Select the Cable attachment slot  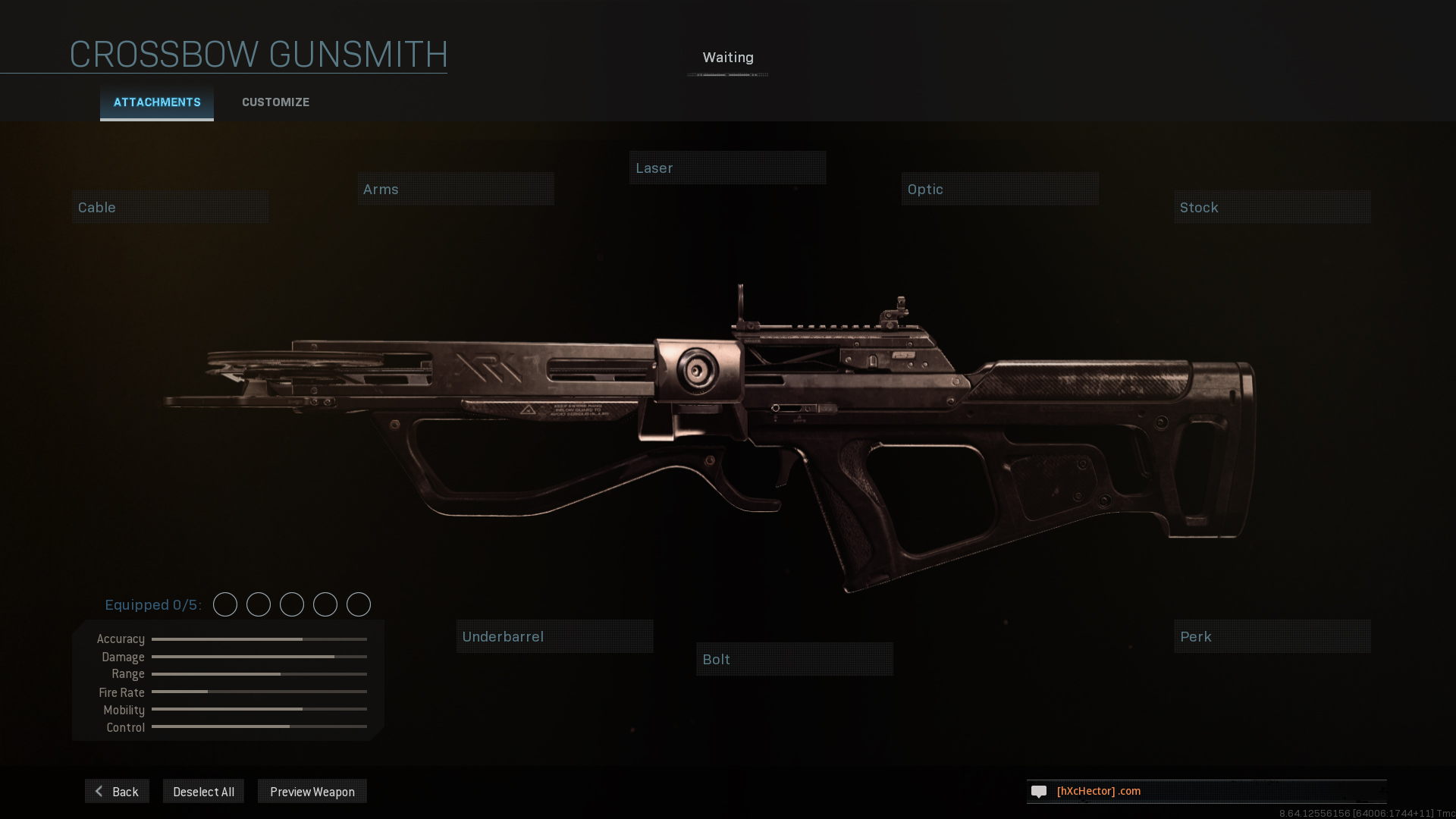point(170,207)
